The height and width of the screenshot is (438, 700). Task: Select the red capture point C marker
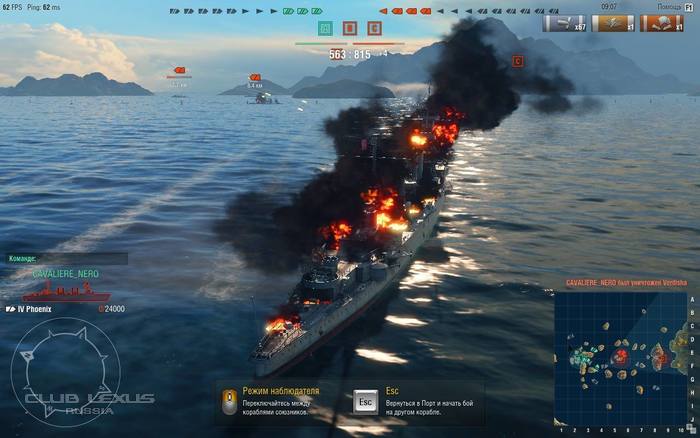(375, 28)
